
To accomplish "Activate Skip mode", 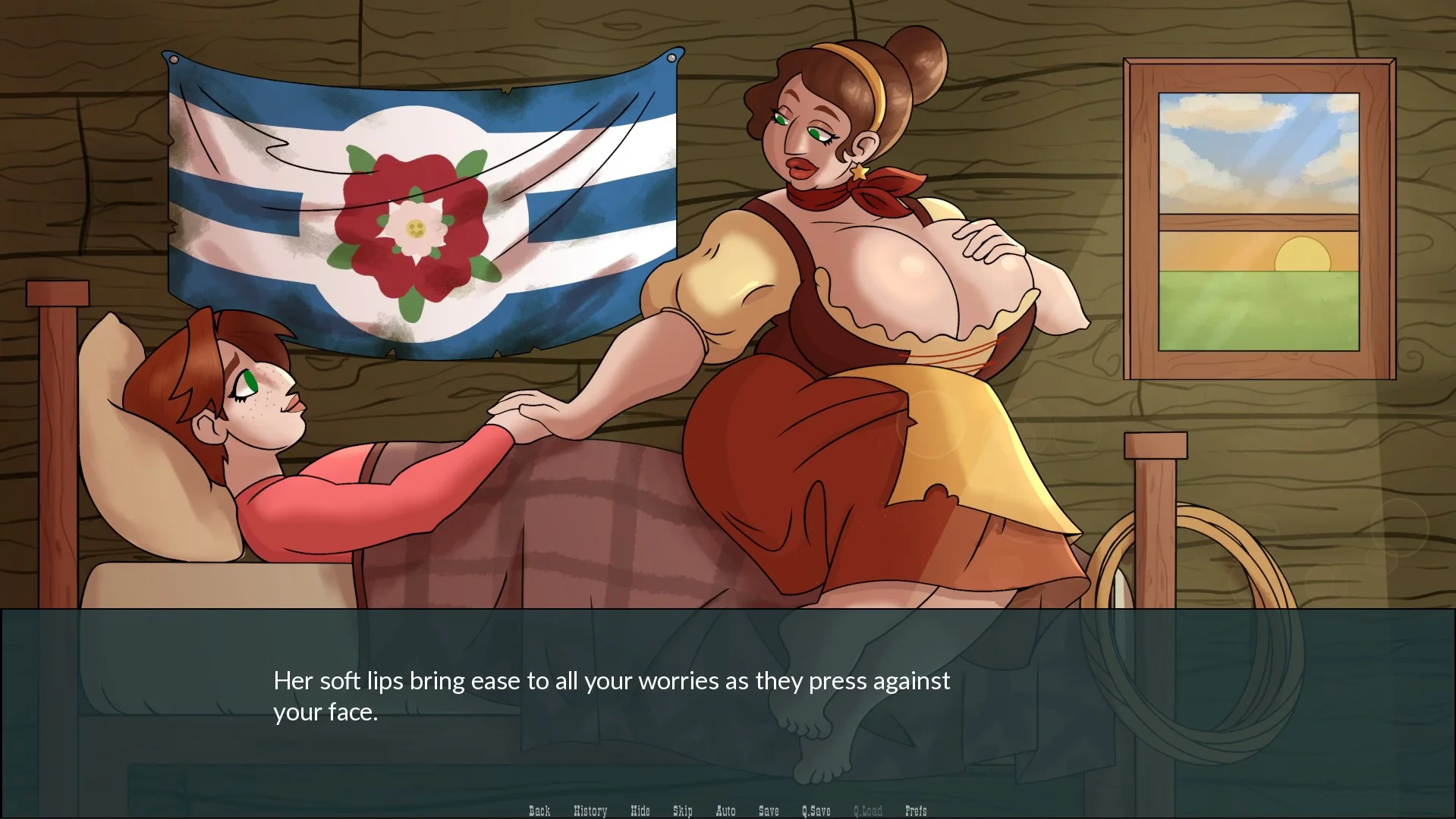I will click(x=682, y=811).
